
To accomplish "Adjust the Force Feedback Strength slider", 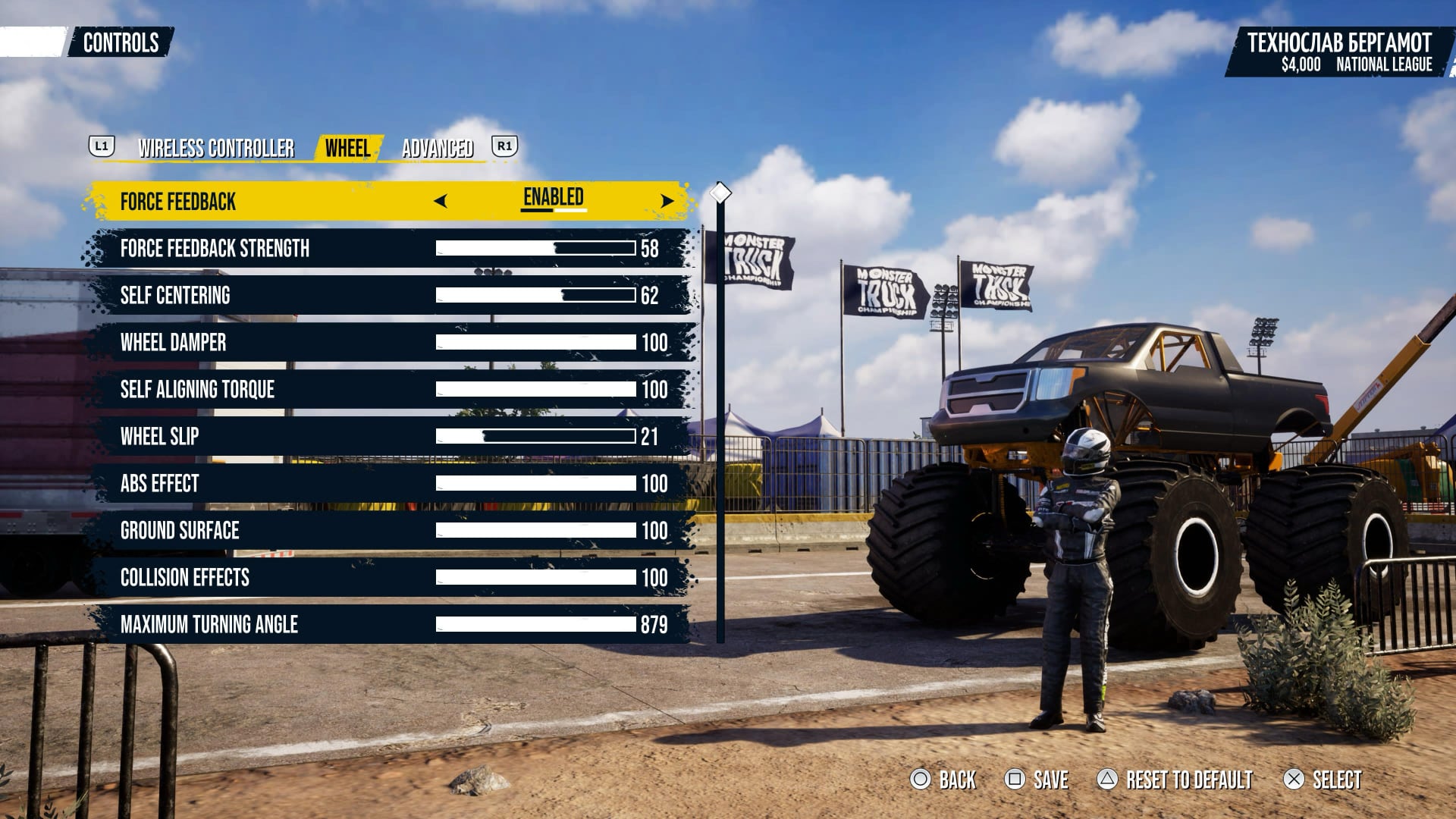I will click(x=535, y=248).
